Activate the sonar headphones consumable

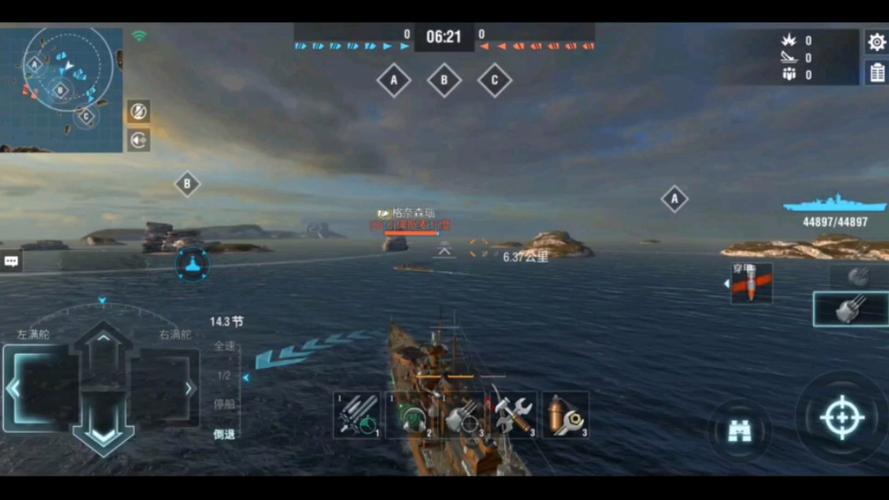[410, 414]
